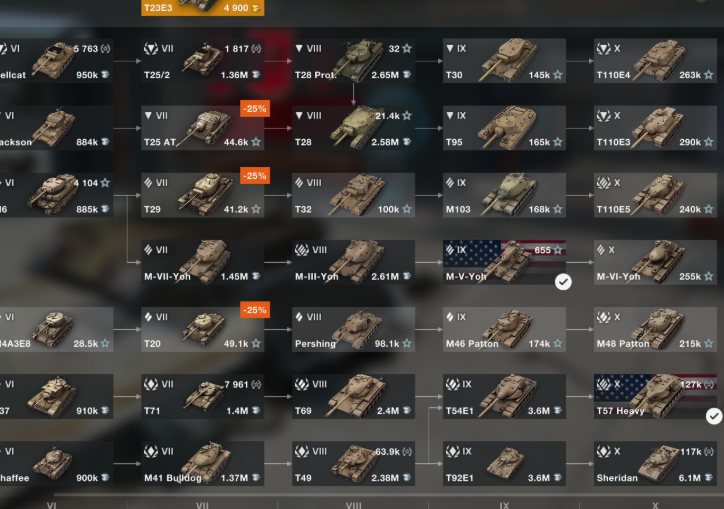Image resolution: width=724 pixels, height=509 pixels.
Task: Select the T110E4 tier X tank
Action: (655, 60)
